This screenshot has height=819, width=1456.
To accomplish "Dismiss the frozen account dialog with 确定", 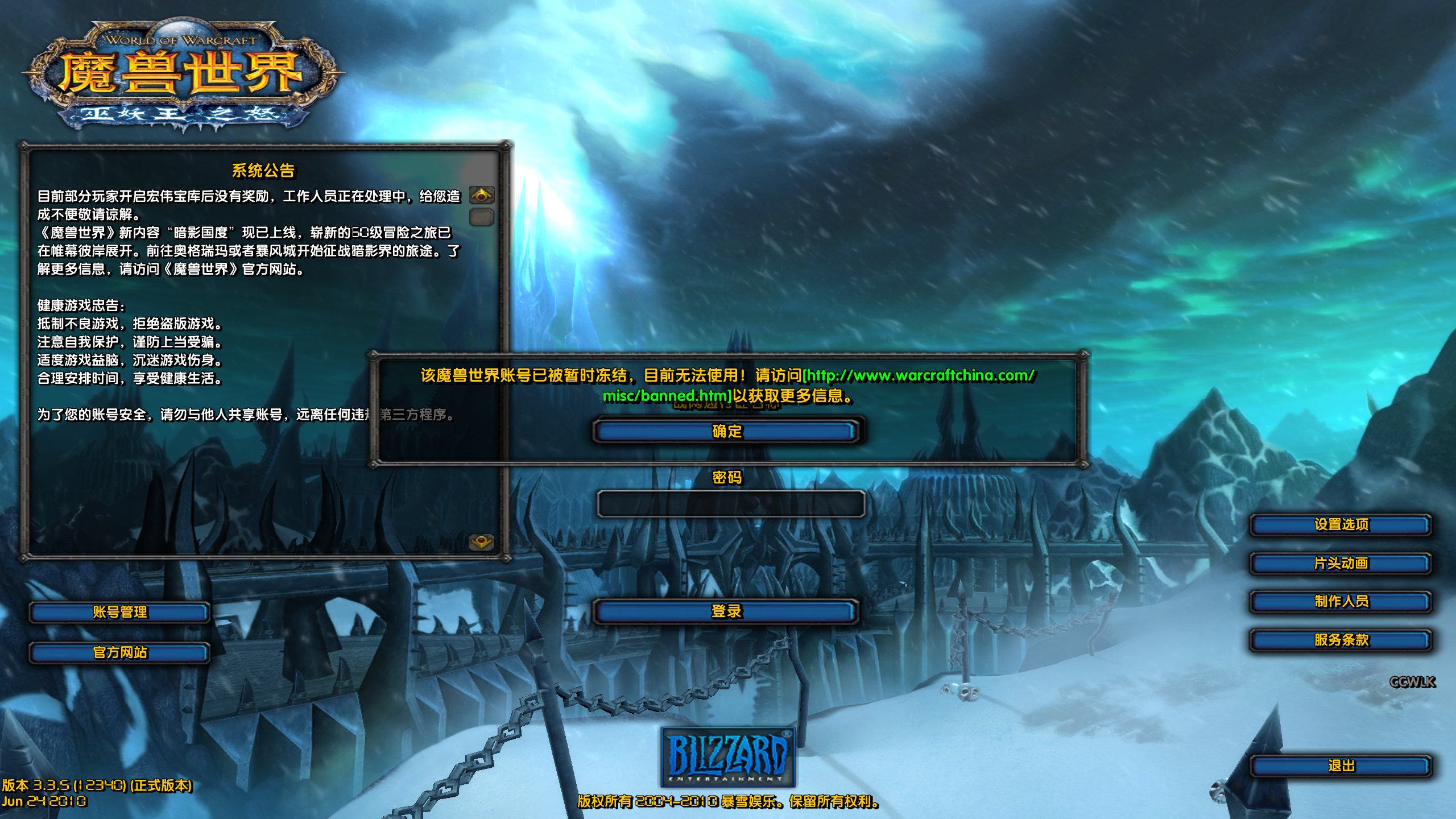I will pyautogui.click(x=725, y=432).
